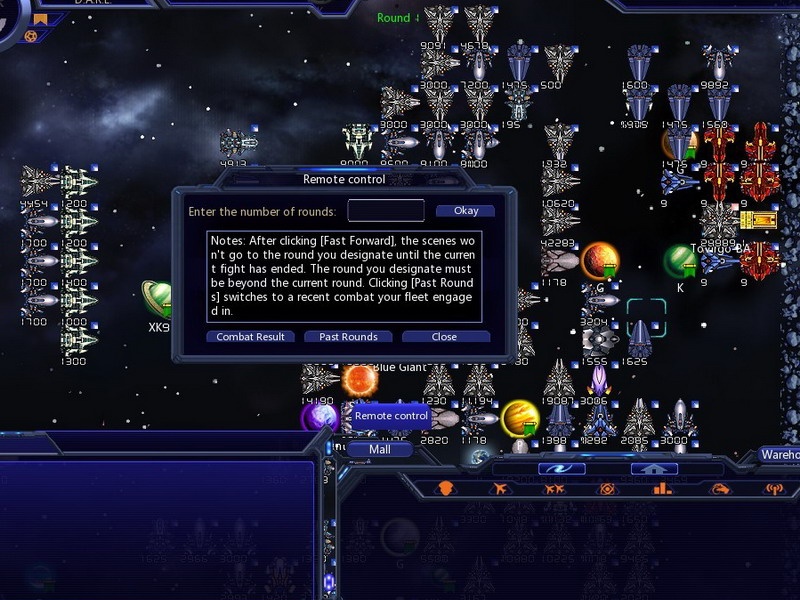Screen dimensions: 800x600
Task: Open the Warehouse panel
Action: 780,454
